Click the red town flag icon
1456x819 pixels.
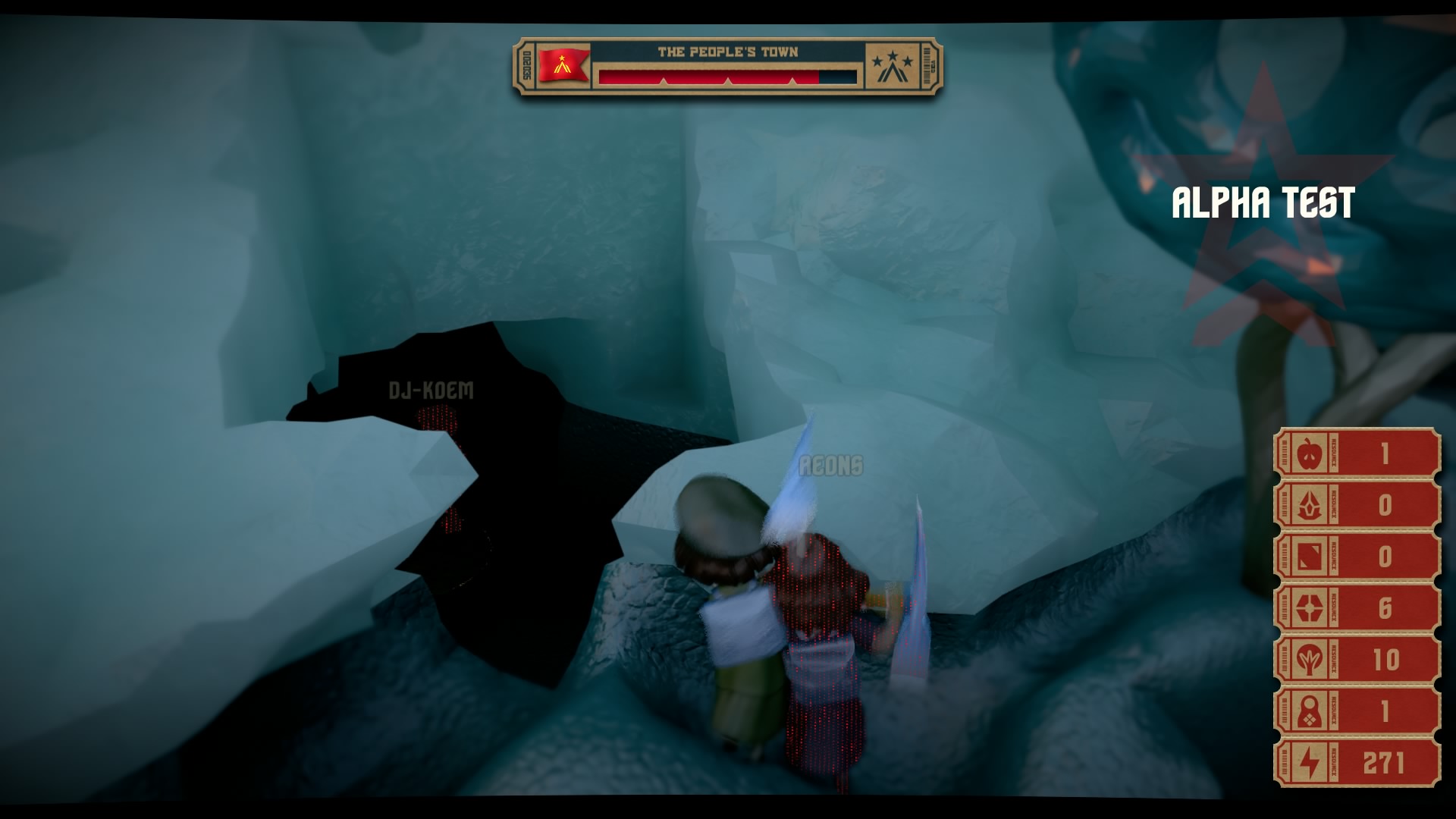[x=563, y=64]
